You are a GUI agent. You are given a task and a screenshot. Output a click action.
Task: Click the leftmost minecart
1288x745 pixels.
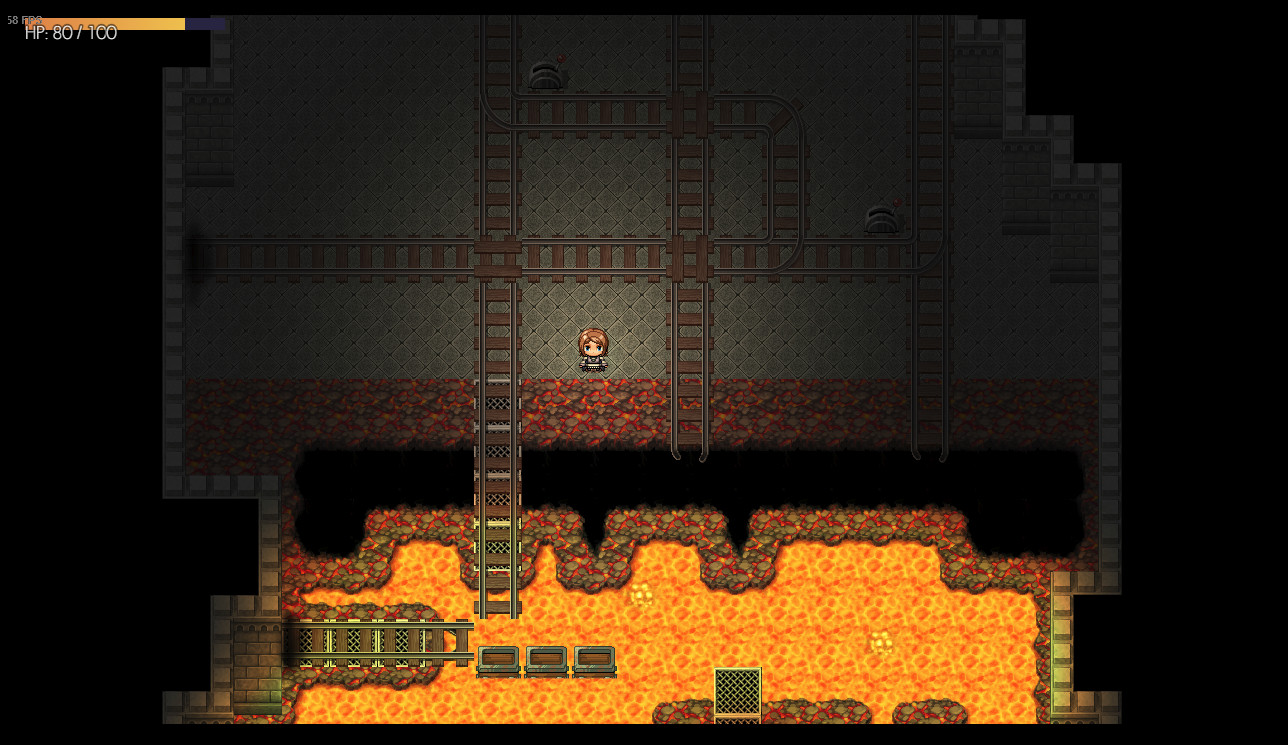click(500, 661)
